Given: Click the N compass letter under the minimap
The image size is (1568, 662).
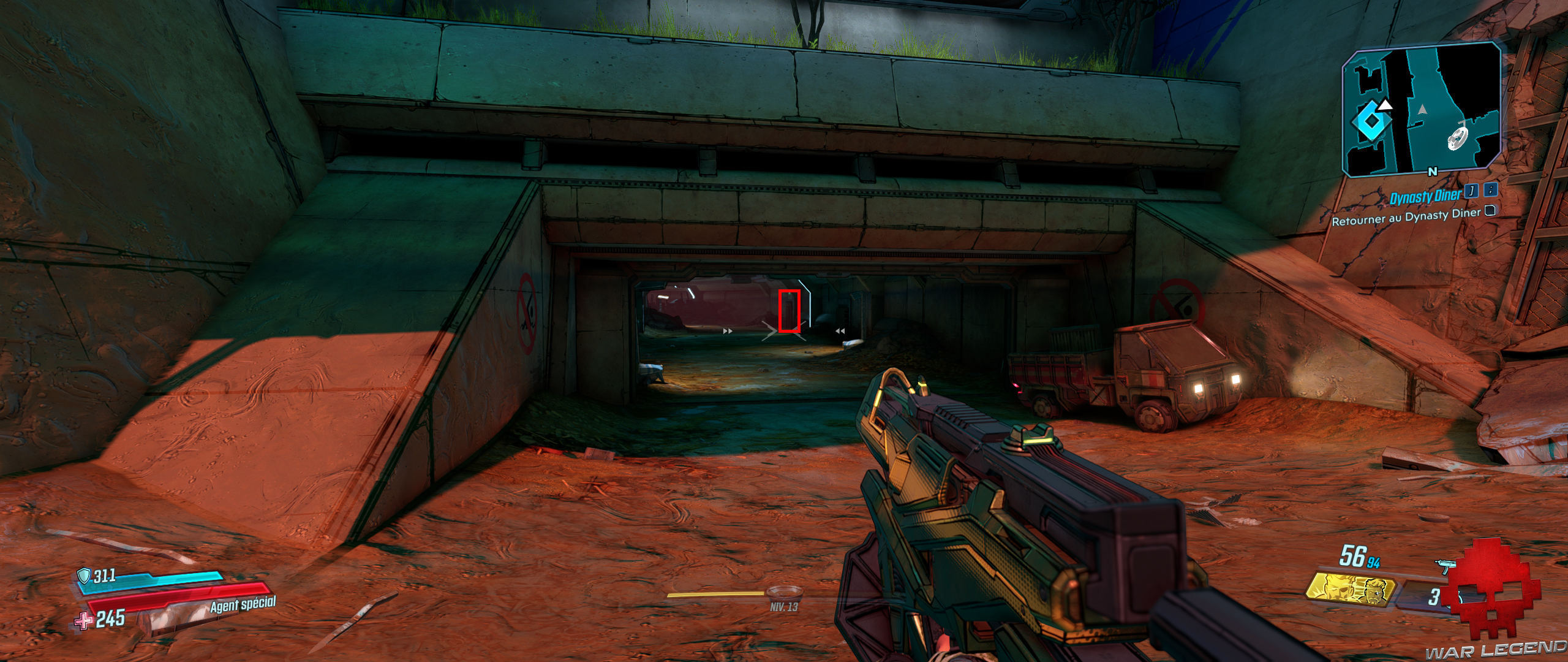Looking at the screenshot, I should 1433,170.
